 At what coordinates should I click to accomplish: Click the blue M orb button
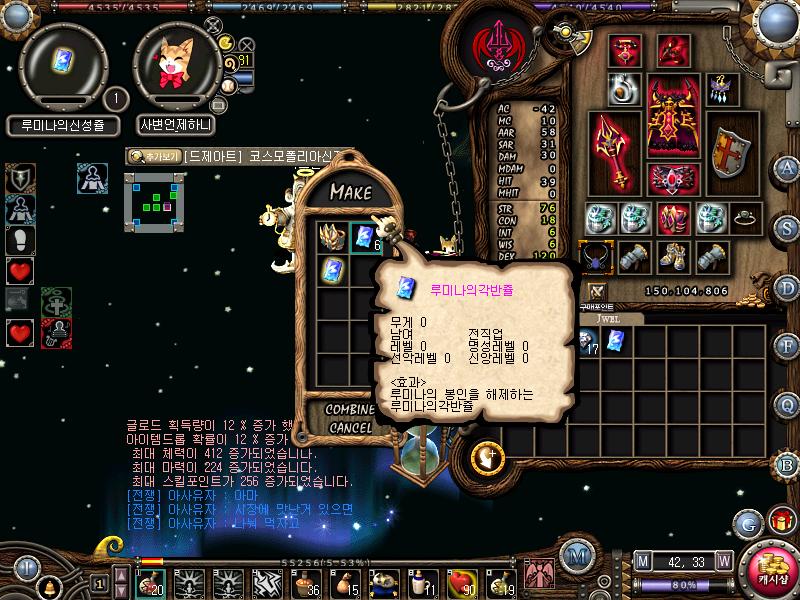click(575, 556)
